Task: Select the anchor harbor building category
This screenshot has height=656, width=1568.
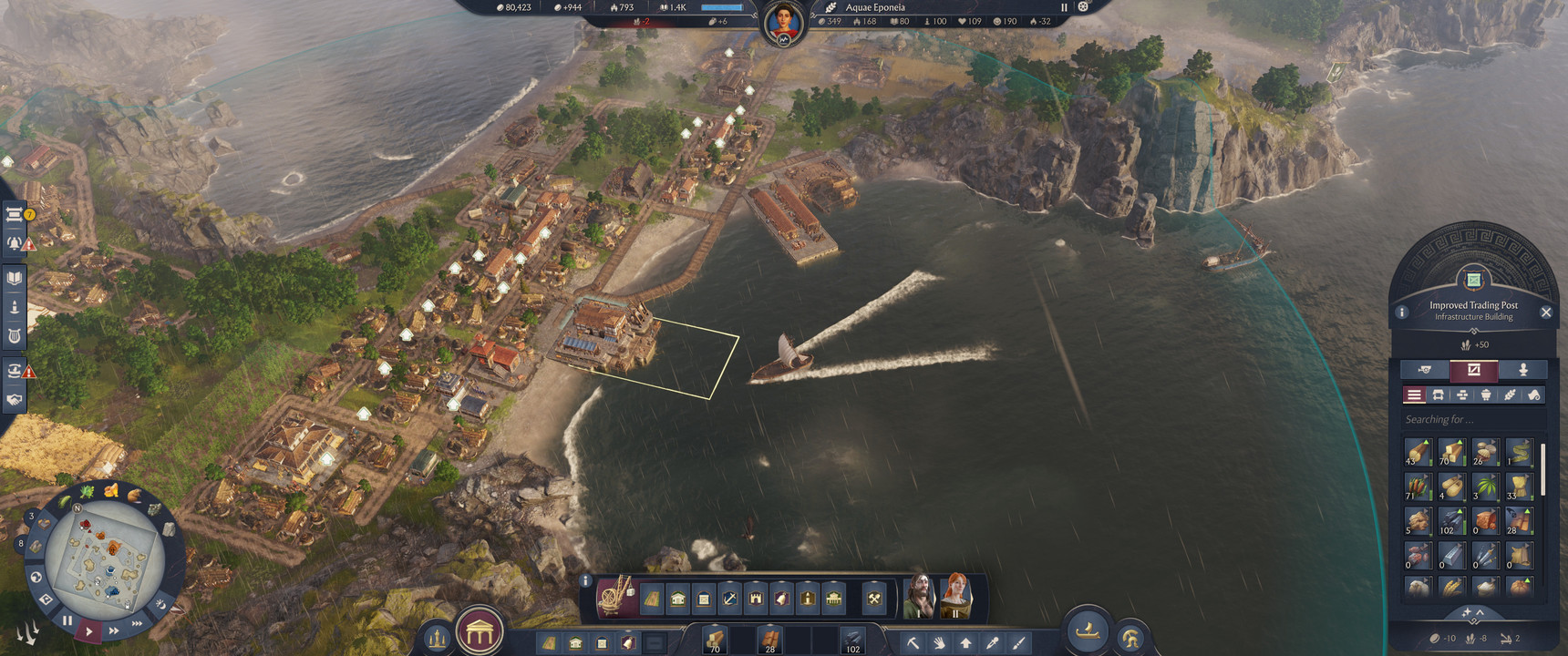Action: tap(729, 599)
